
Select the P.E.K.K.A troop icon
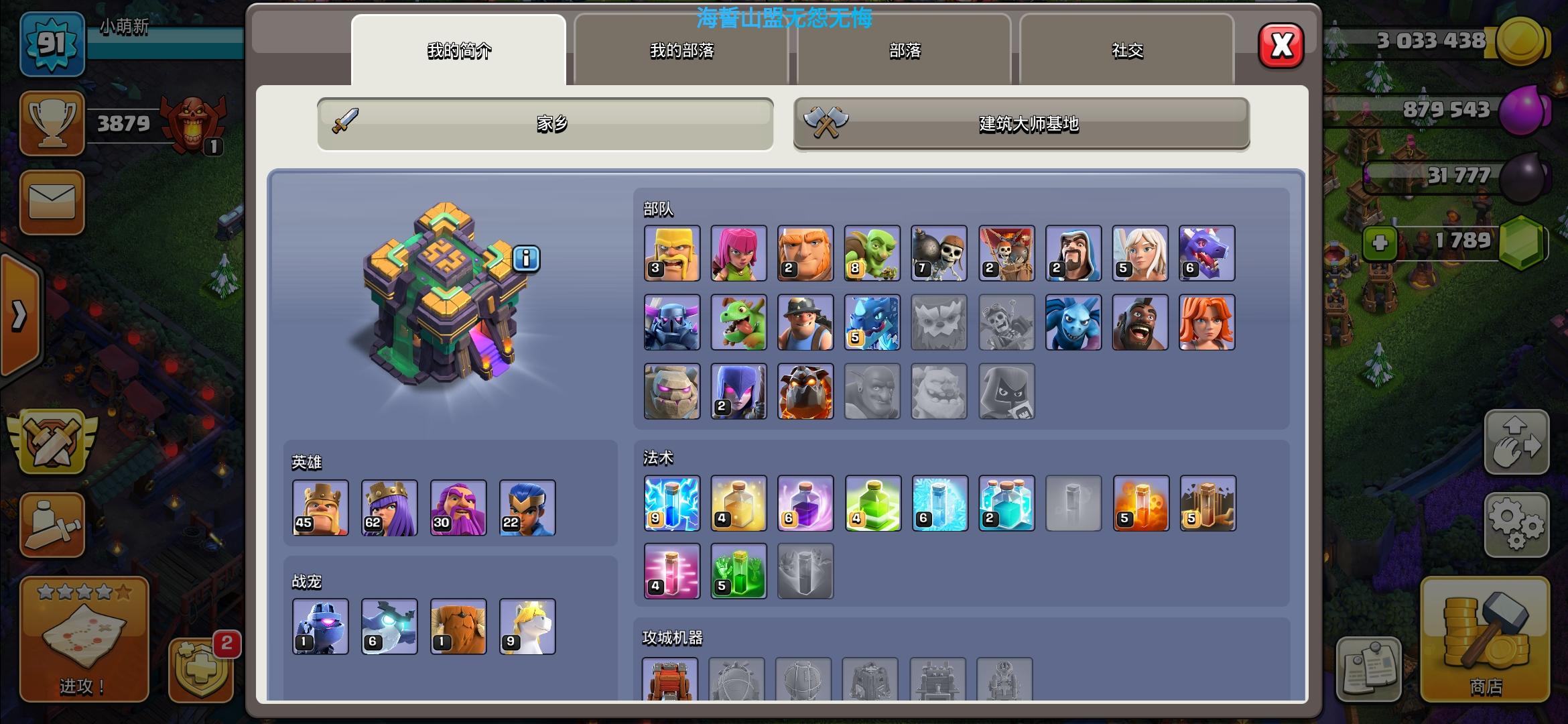pyautogui.click(x=671, y=322)
